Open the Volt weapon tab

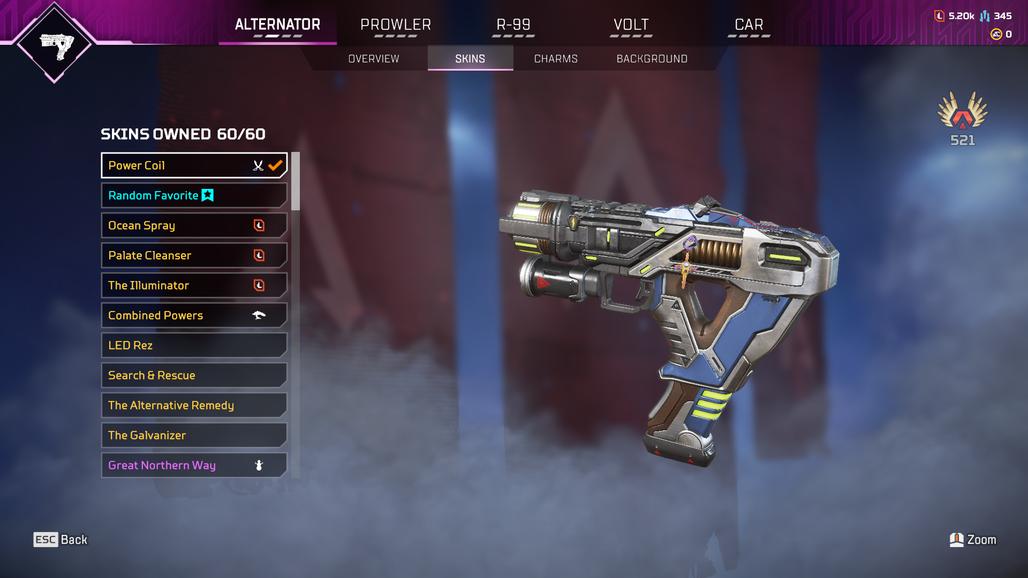pos(630,25)
